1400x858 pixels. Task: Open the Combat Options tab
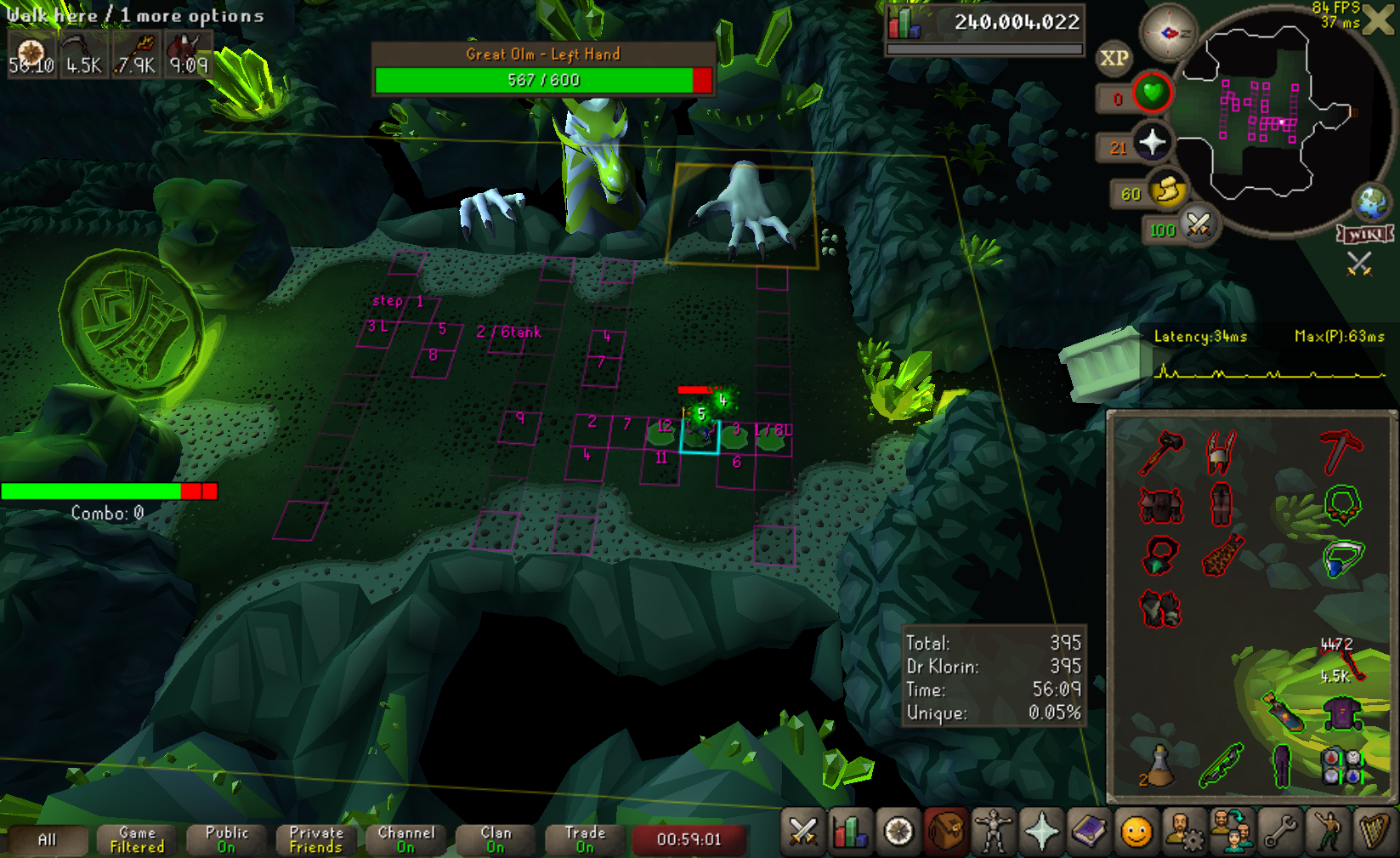pos(802,832)
